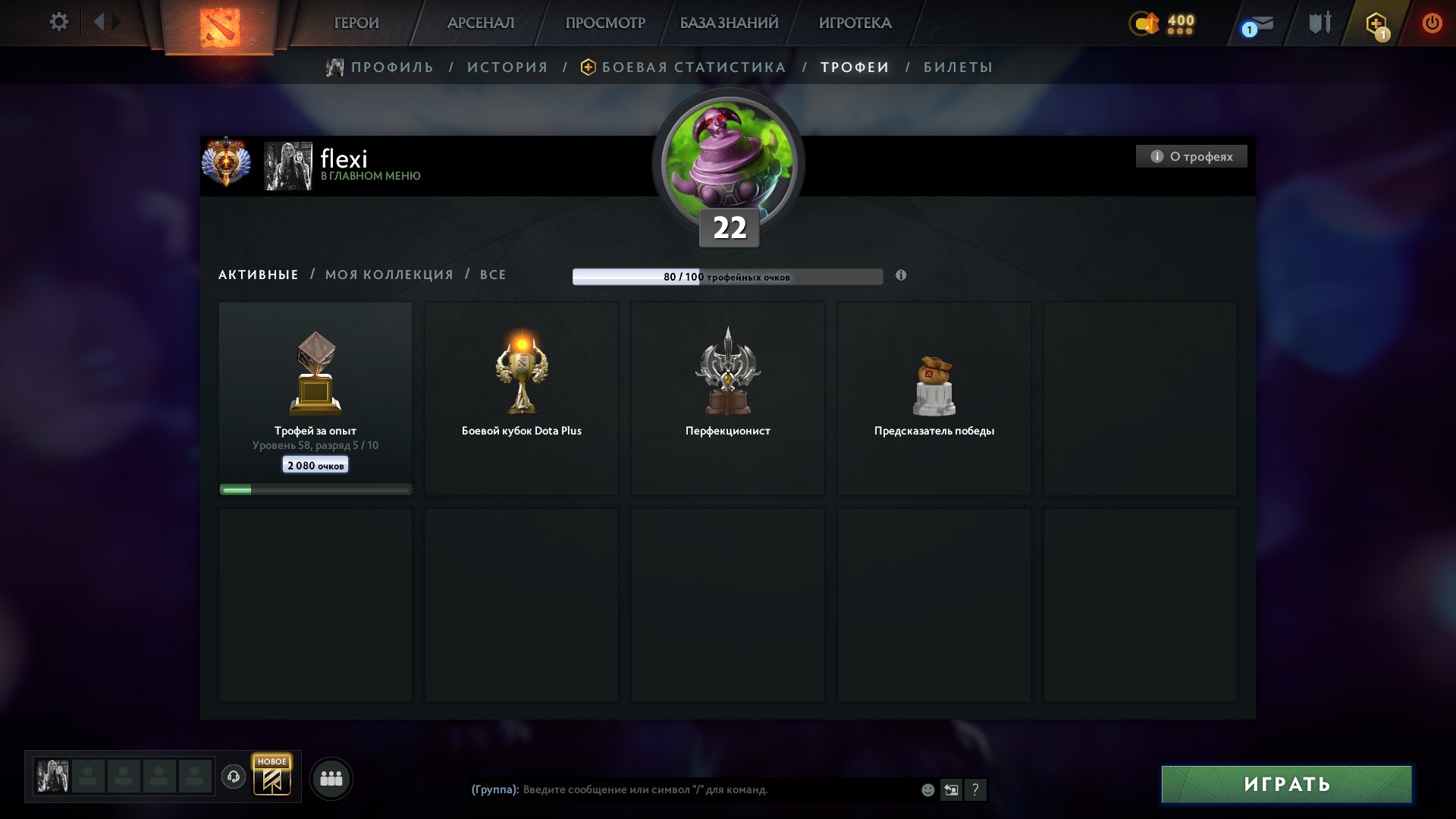Return to the Dota 2 home logo
The height and width of the screenshot is (819, 1456).
(220, 27)
